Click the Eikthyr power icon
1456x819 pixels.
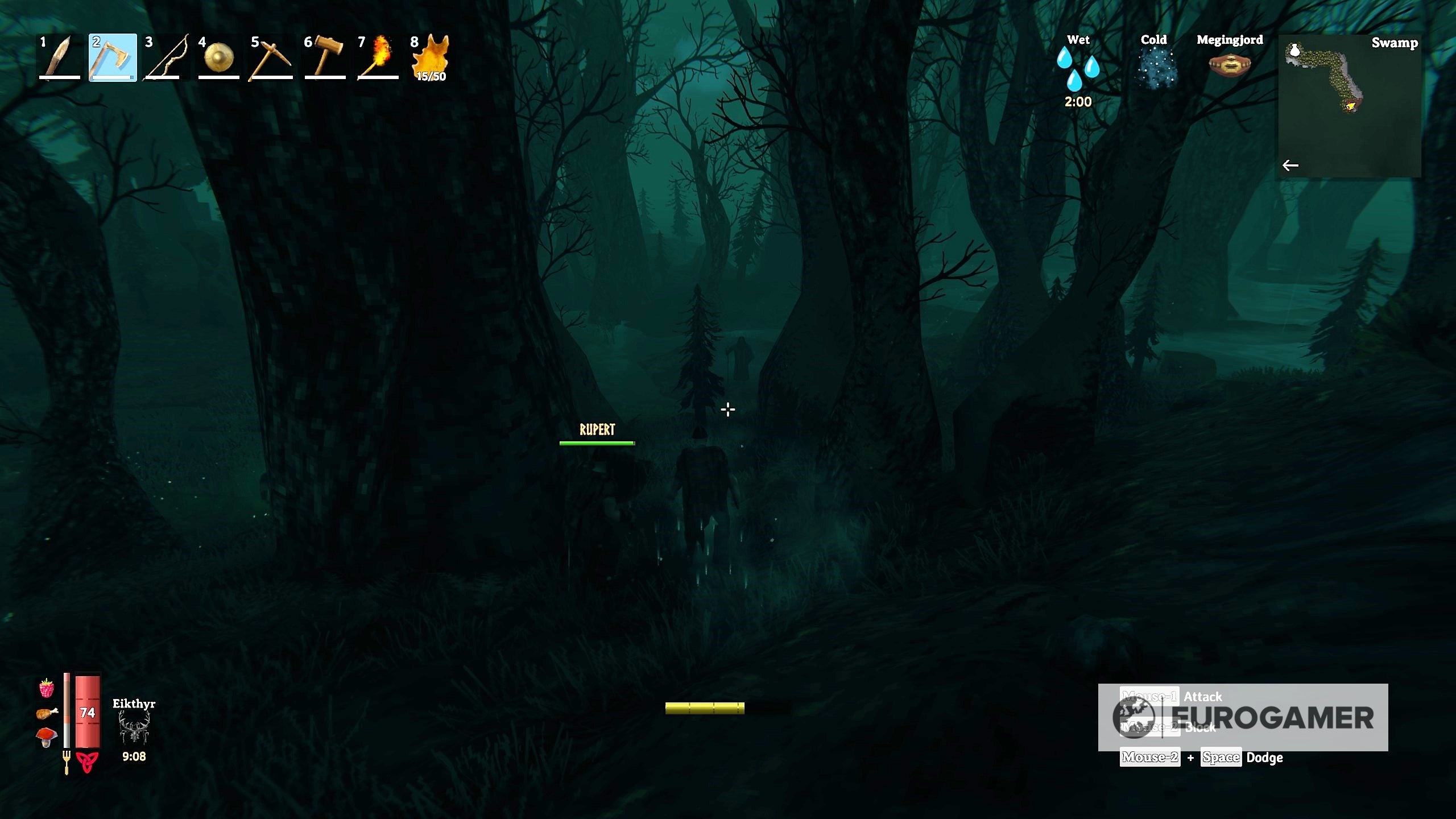coord(135,730)
